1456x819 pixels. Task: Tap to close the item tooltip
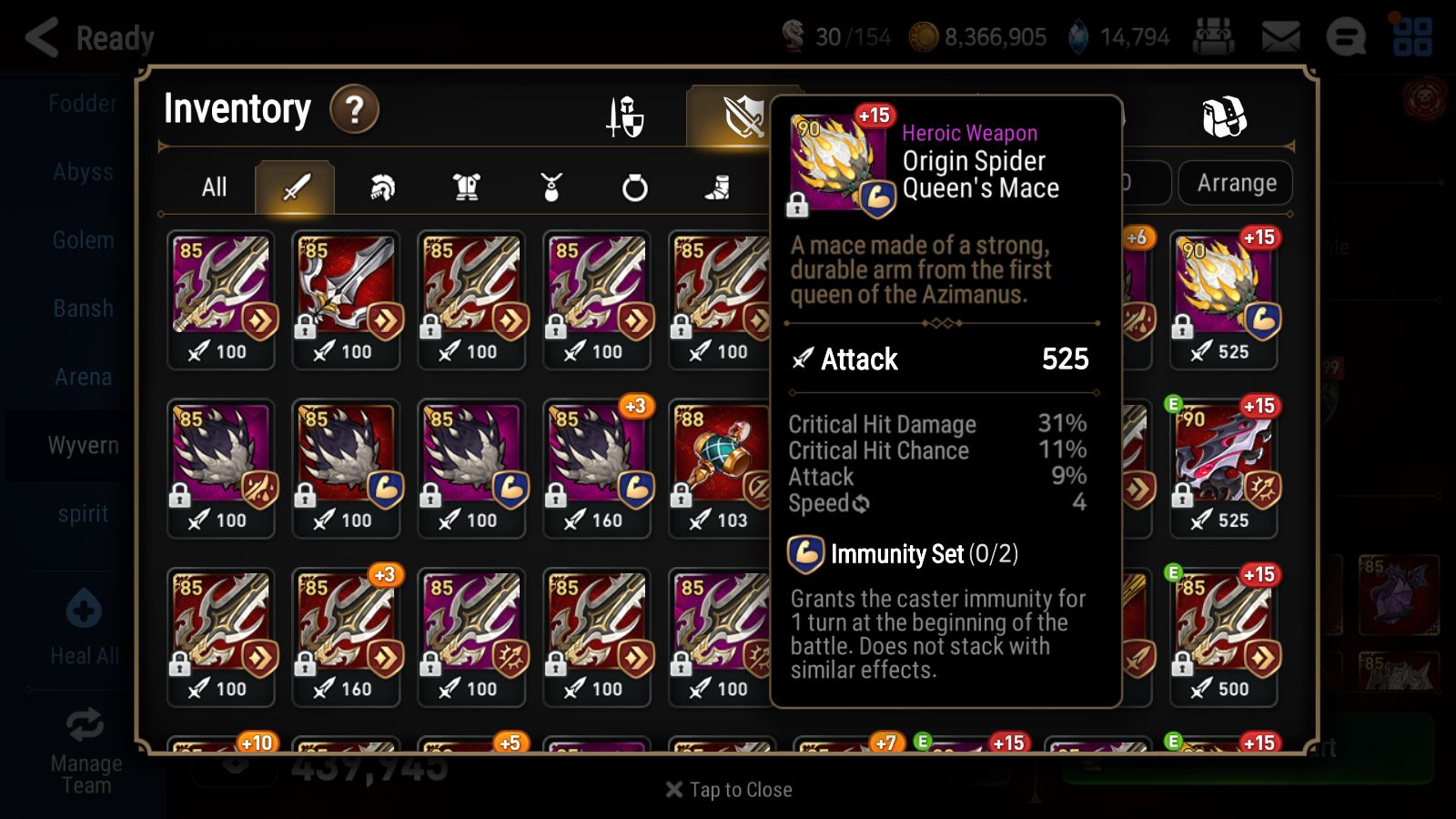pos(727,789)
